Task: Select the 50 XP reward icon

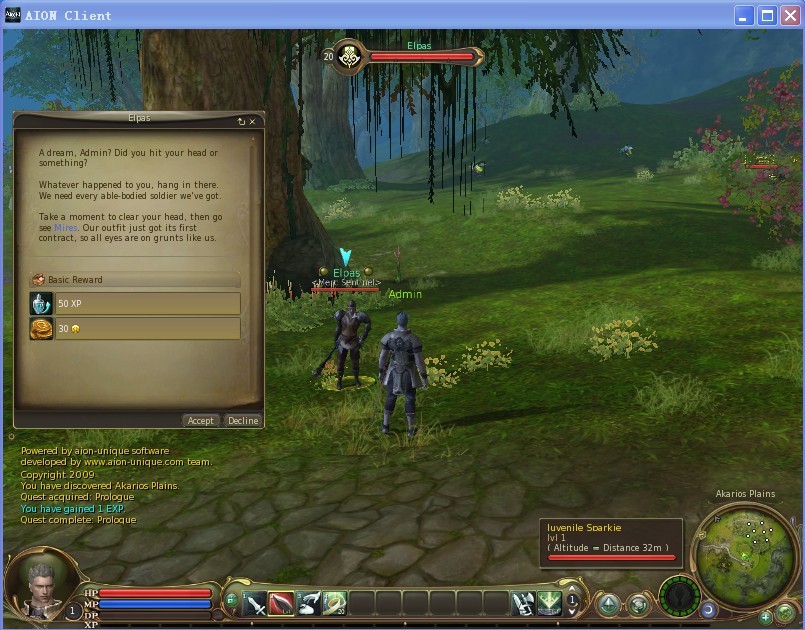Action: coord(41,304)
